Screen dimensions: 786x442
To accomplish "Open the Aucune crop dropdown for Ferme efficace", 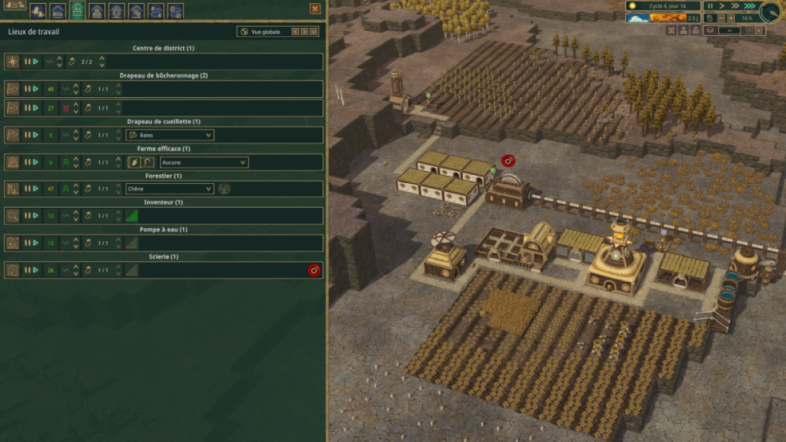I will point(203,162).
